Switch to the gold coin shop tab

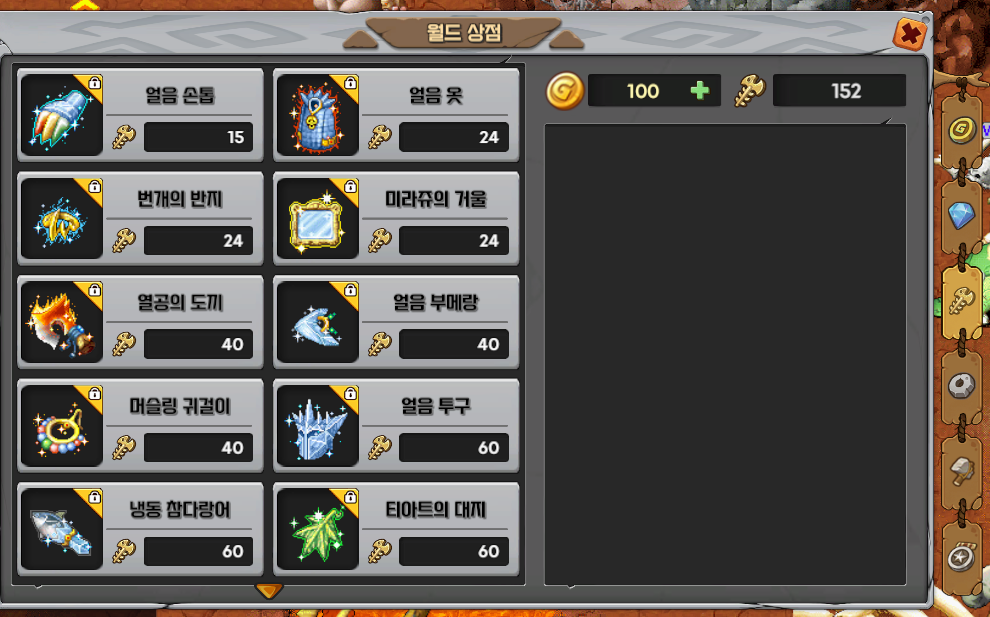point(963,131)
